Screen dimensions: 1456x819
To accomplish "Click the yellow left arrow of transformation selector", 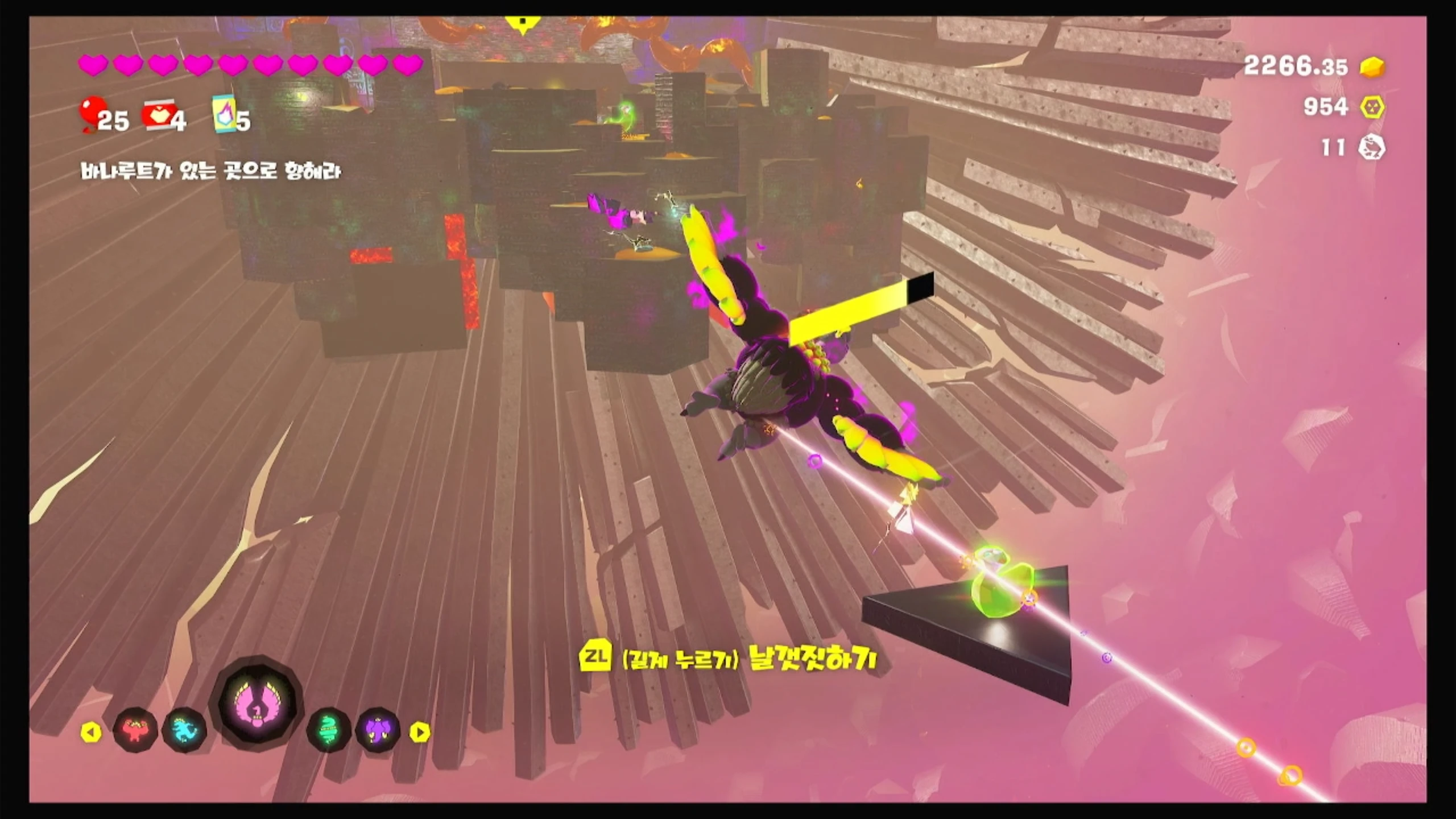I will pyautogui.click(x=91, y=732).
